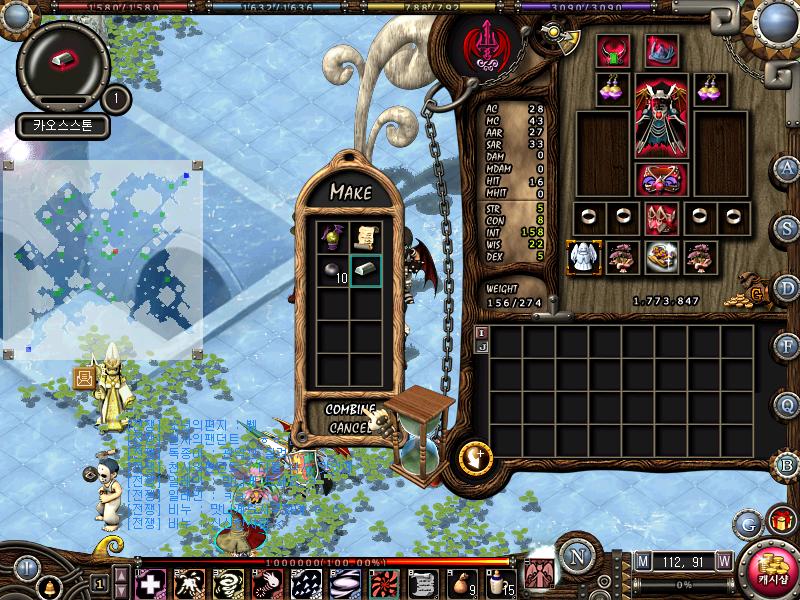Select the paper scroll in Make window
This screenshot has height=600, width=800.
[366, 237]
